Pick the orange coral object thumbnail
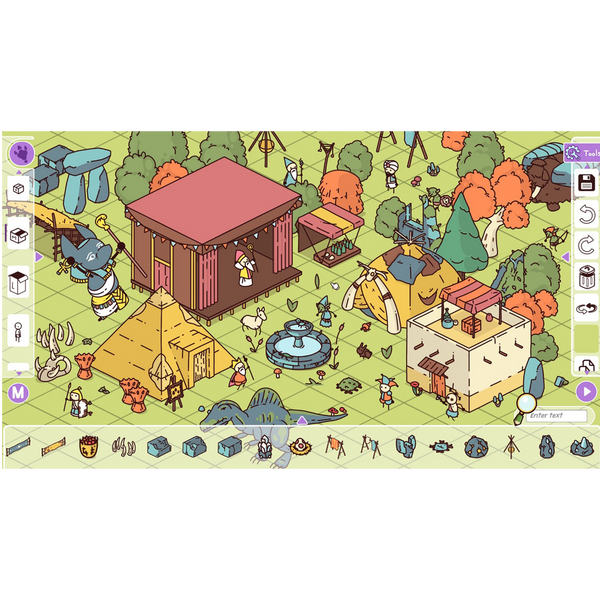The image size is (600, 600). coord(89,445)
